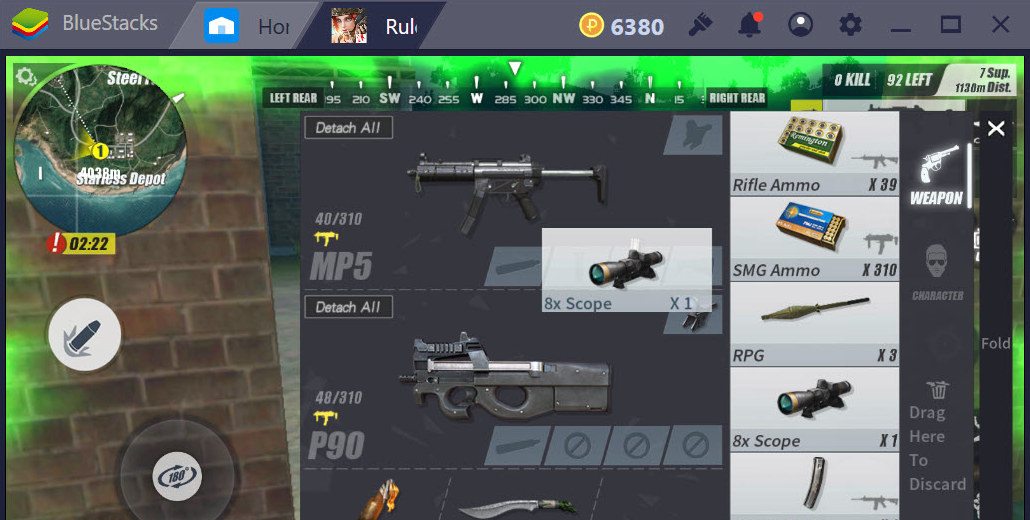This screenshot has width=1030, height=520.
Task: Switch to the Weapon tab
Action: click(x=936, y=175)
